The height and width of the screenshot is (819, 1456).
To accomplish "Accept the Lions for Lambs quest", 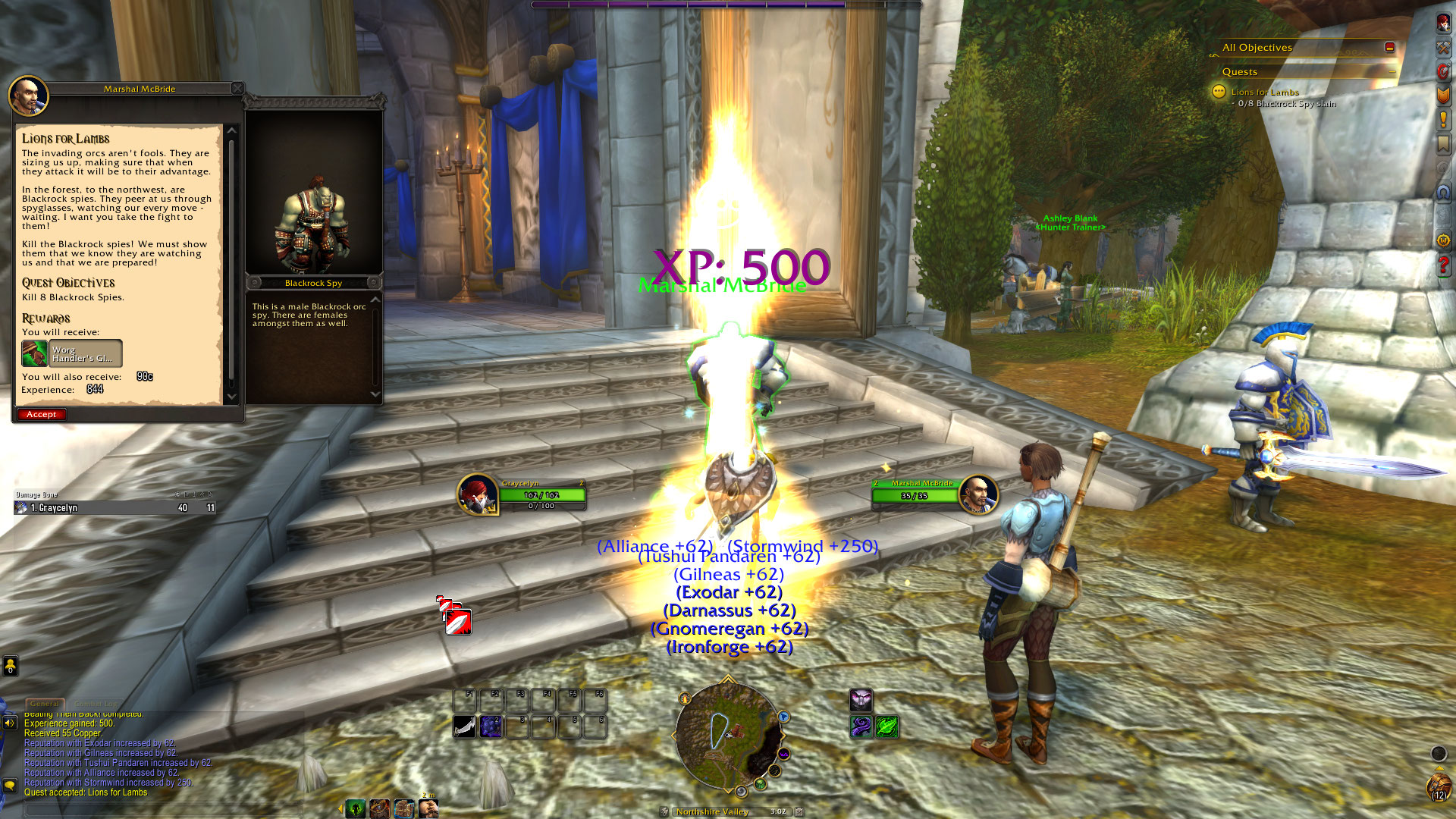I will point(42,414).
